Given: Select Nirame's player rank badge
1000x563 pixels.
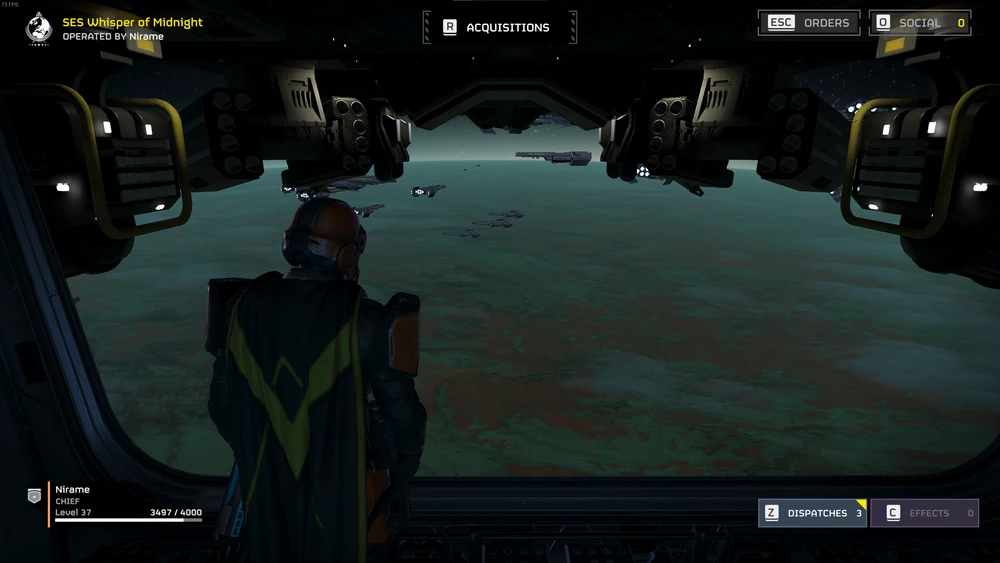Looking at the screenshot, I should [x=34, y=495].
